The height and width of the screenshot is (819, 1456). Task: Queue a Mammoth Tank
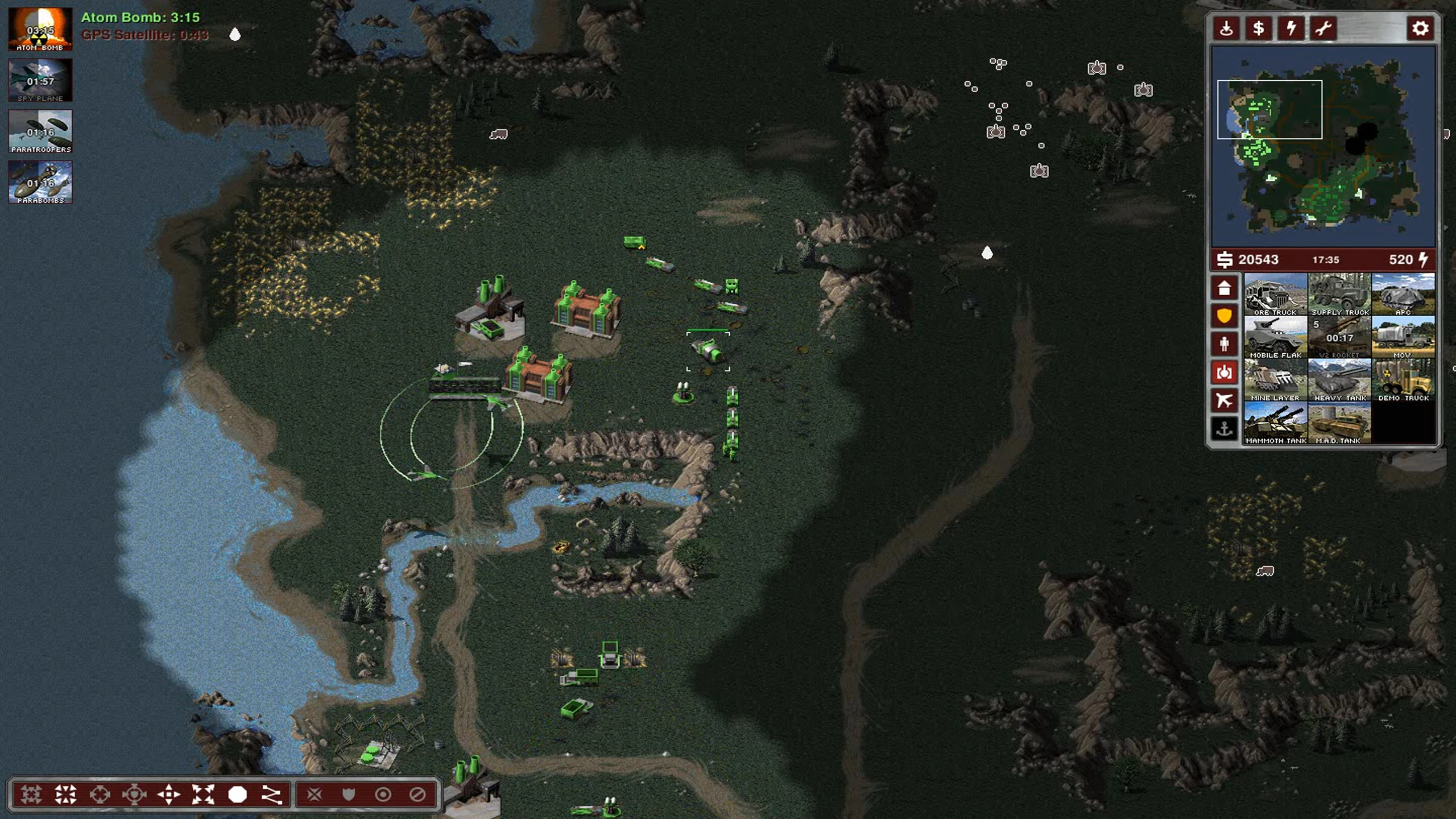coord(1275,422)
